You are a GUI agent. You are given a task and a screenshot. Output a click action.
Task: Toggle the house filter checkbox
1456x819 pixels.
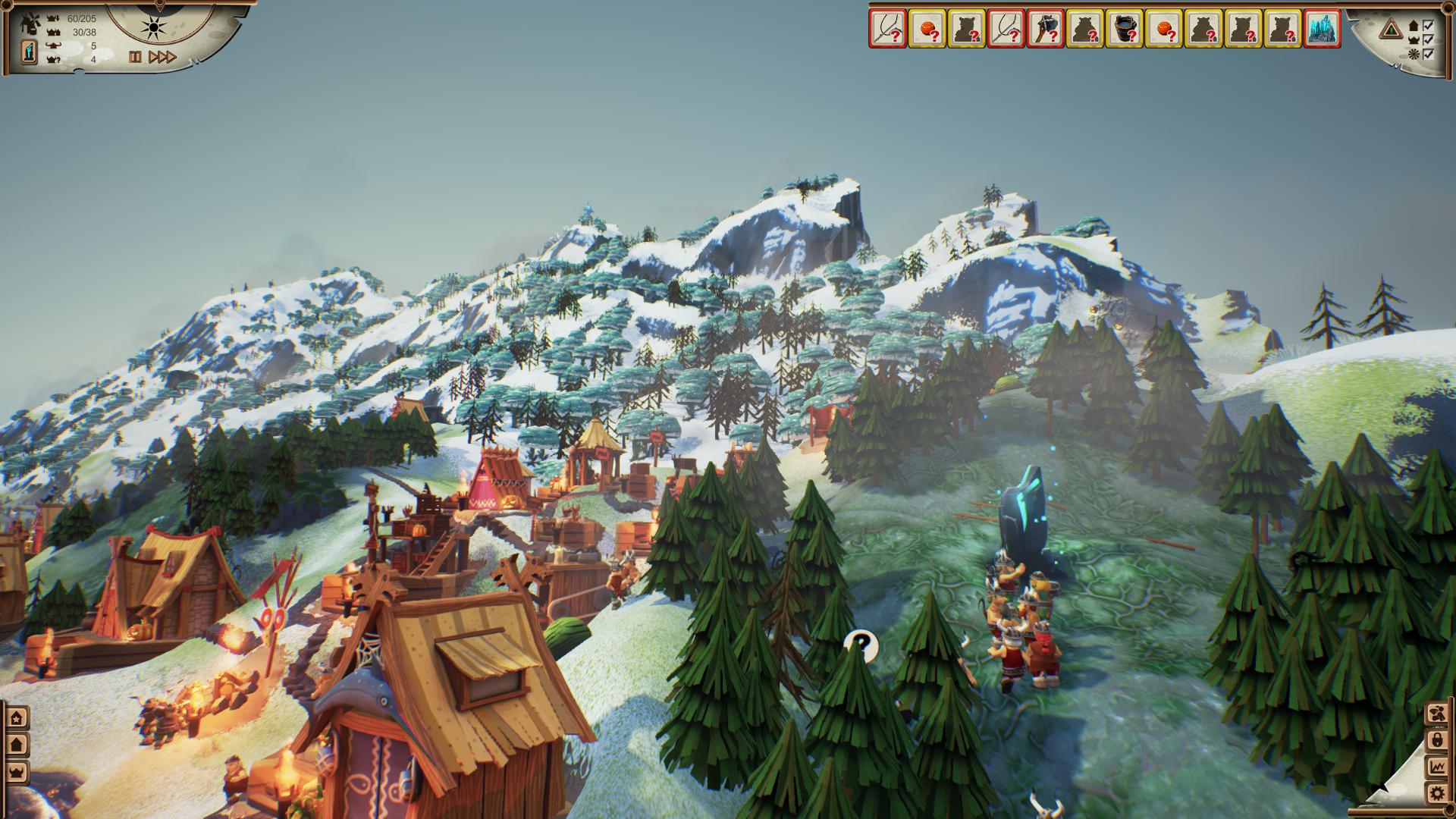[1428, 25]
